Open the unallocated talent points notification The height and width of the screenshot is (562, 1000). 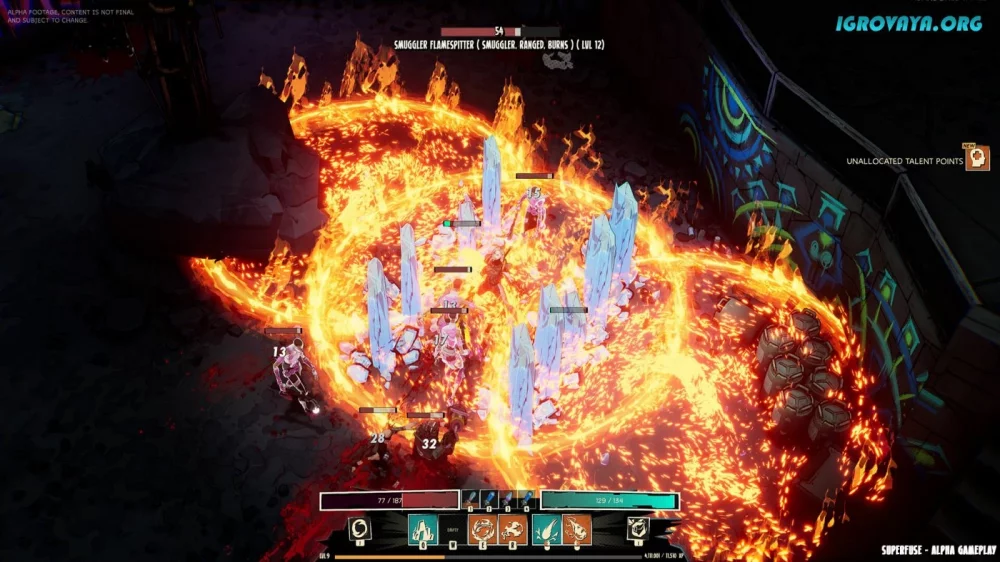[x=977, y=159]
